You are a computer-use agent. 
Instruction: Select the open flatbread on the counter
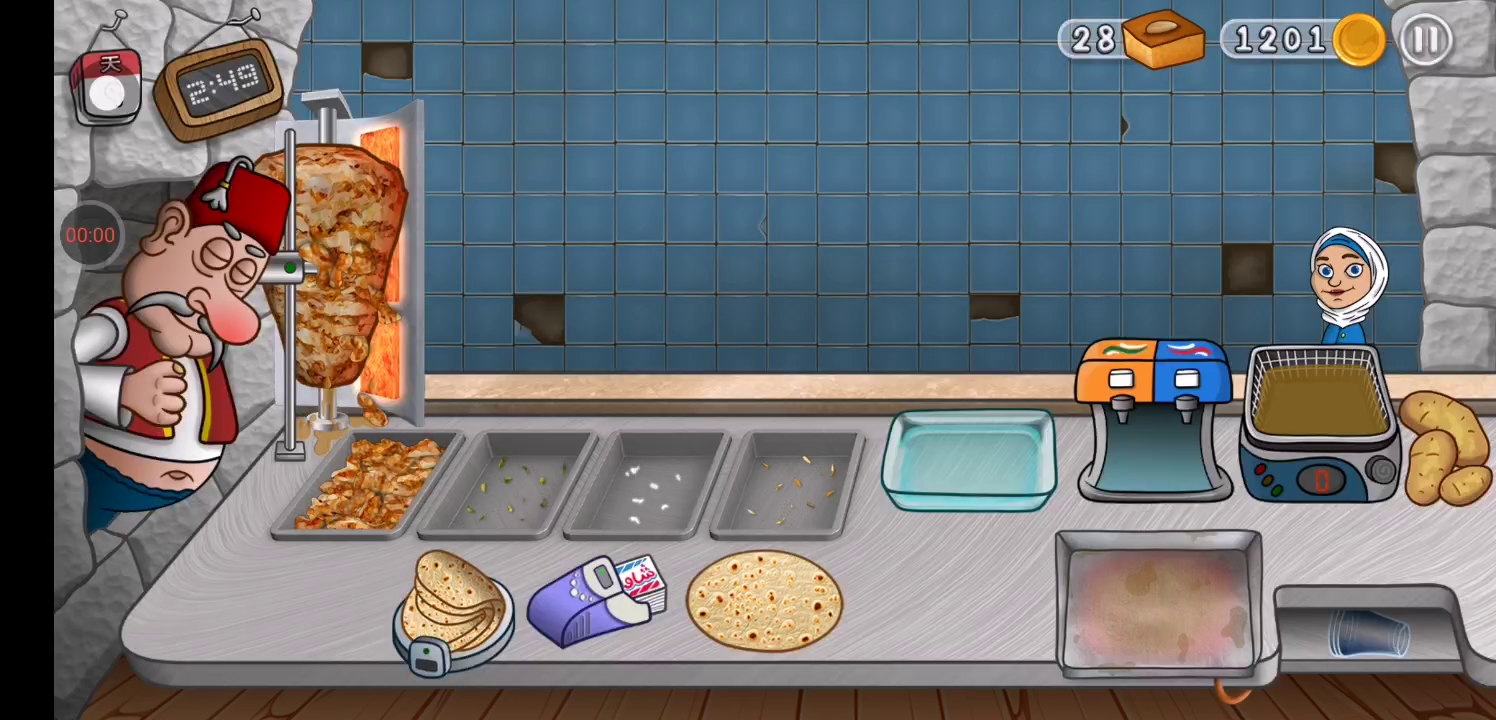tap(764, 598)
